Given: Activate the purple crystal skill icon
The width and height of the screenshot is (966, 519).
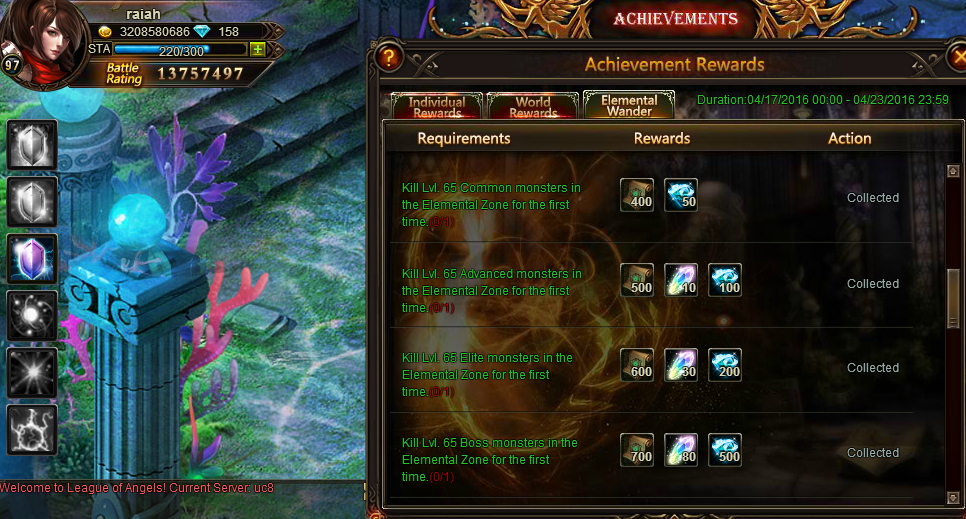Looking at the screenshot, I should click(32, 259).
